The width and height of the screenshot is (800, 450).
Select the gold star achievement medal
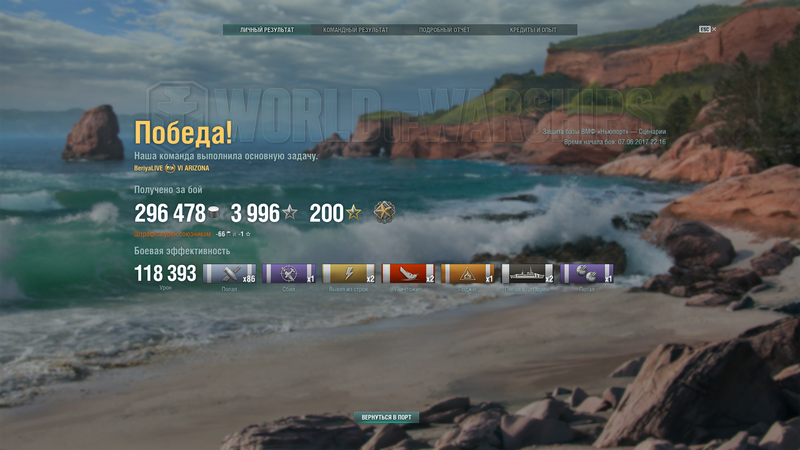[x=384, y=212]
